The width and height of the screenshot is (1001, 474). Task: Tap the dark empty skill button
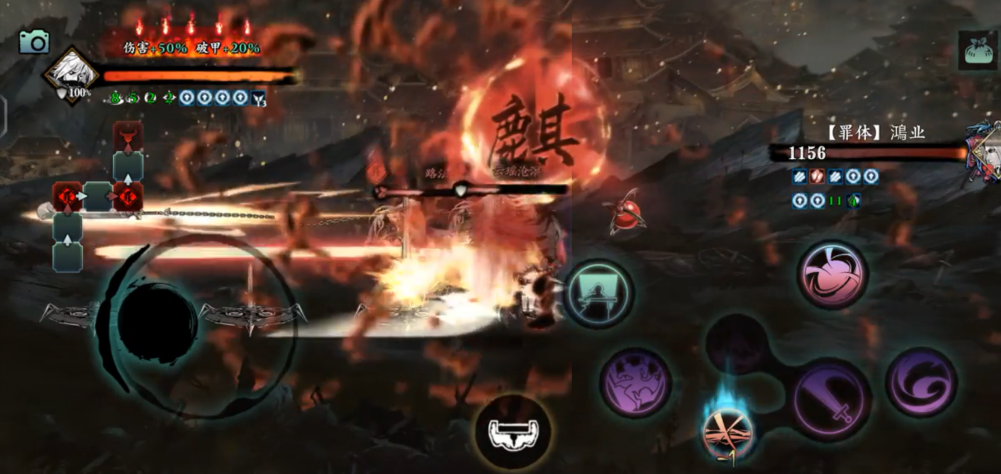point(738,345)
